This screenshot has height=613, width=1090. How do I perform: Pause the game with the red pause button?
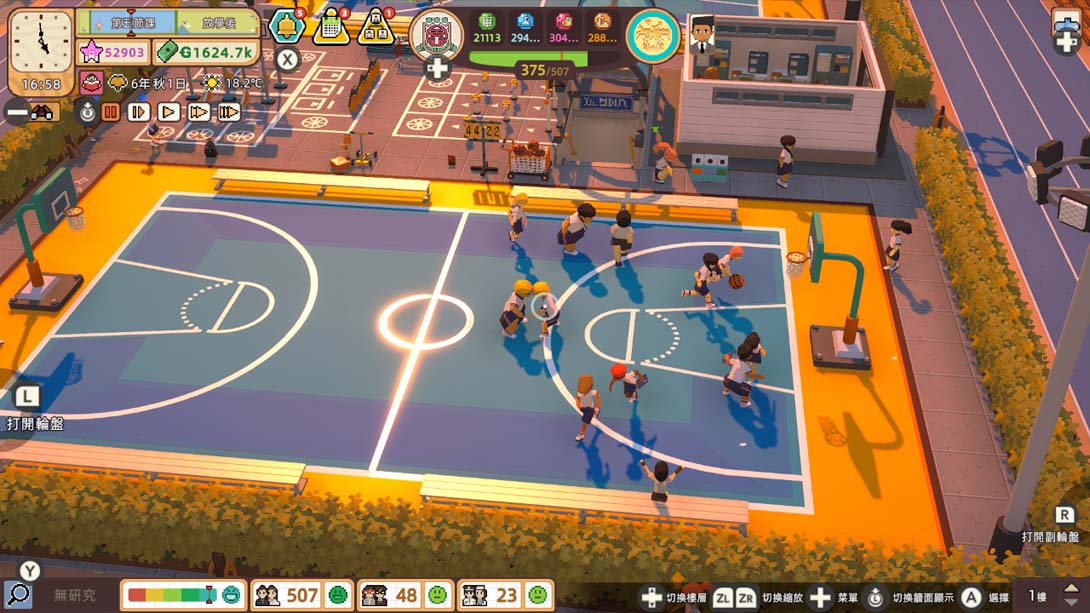pos(110,112)
